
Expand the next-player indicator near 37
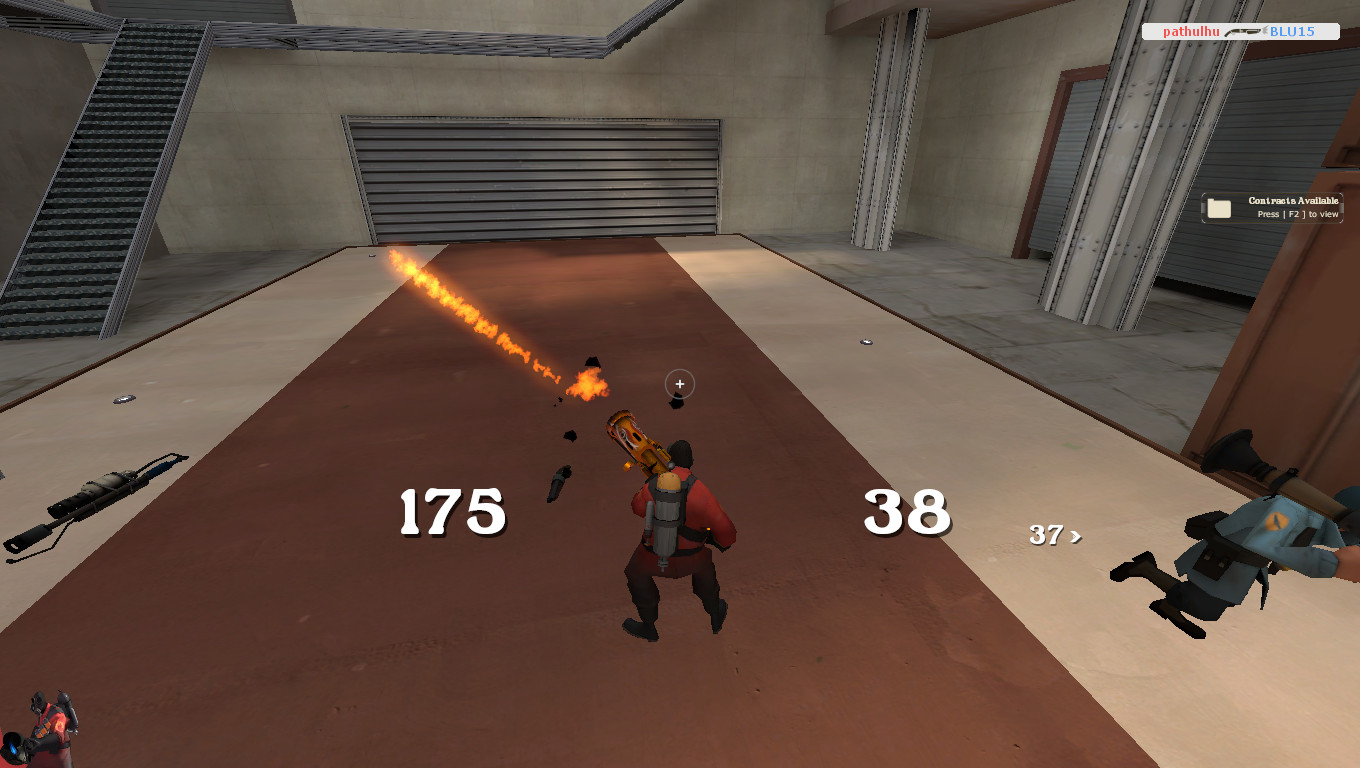(x=1055, y=536)
